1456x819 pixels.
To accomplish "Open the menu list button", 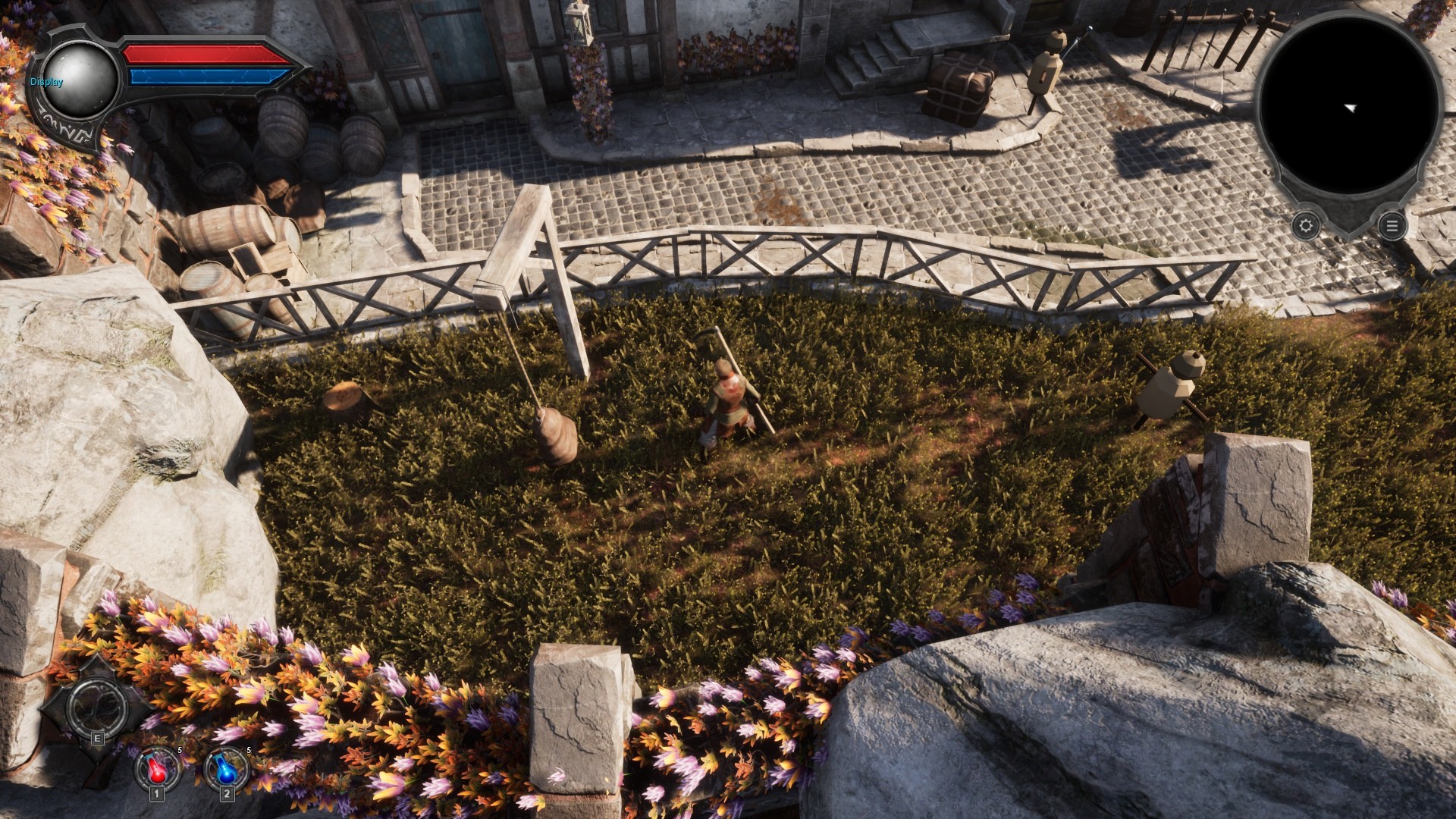I will coord(1391,225).
